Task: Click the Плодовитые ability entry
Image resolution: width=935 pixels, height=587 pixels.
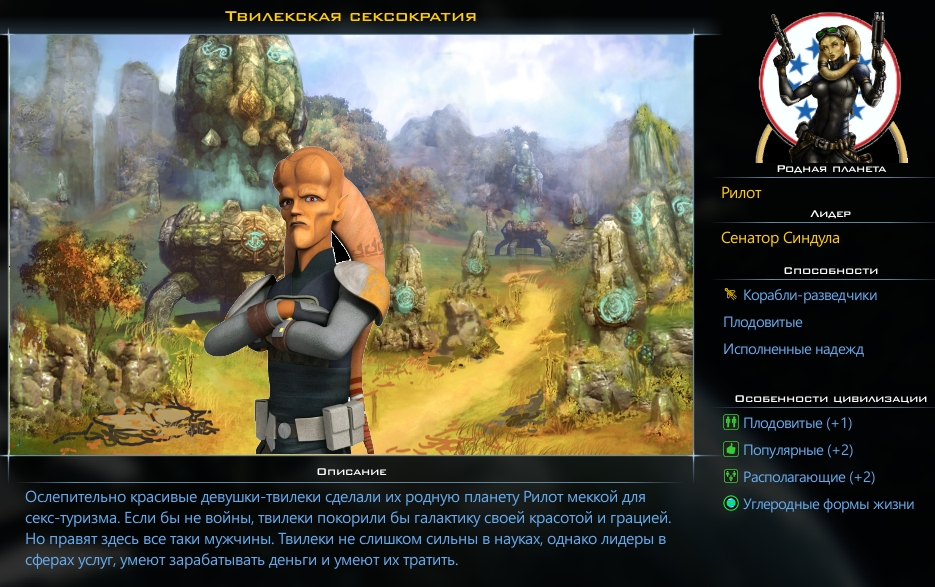Action: click(x=762, y=322)
